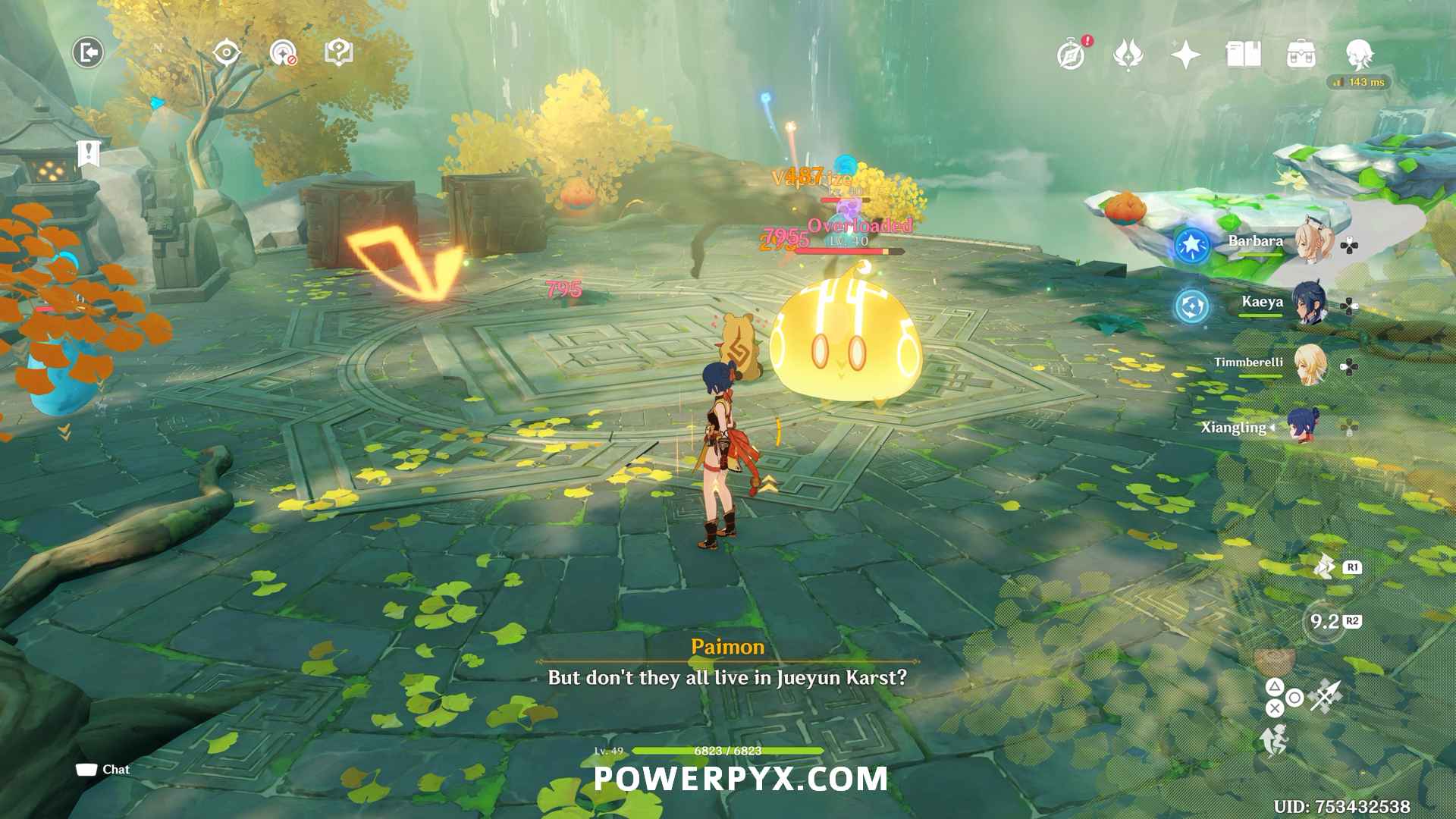
Task: Open the Chat box
Action: 103,770
